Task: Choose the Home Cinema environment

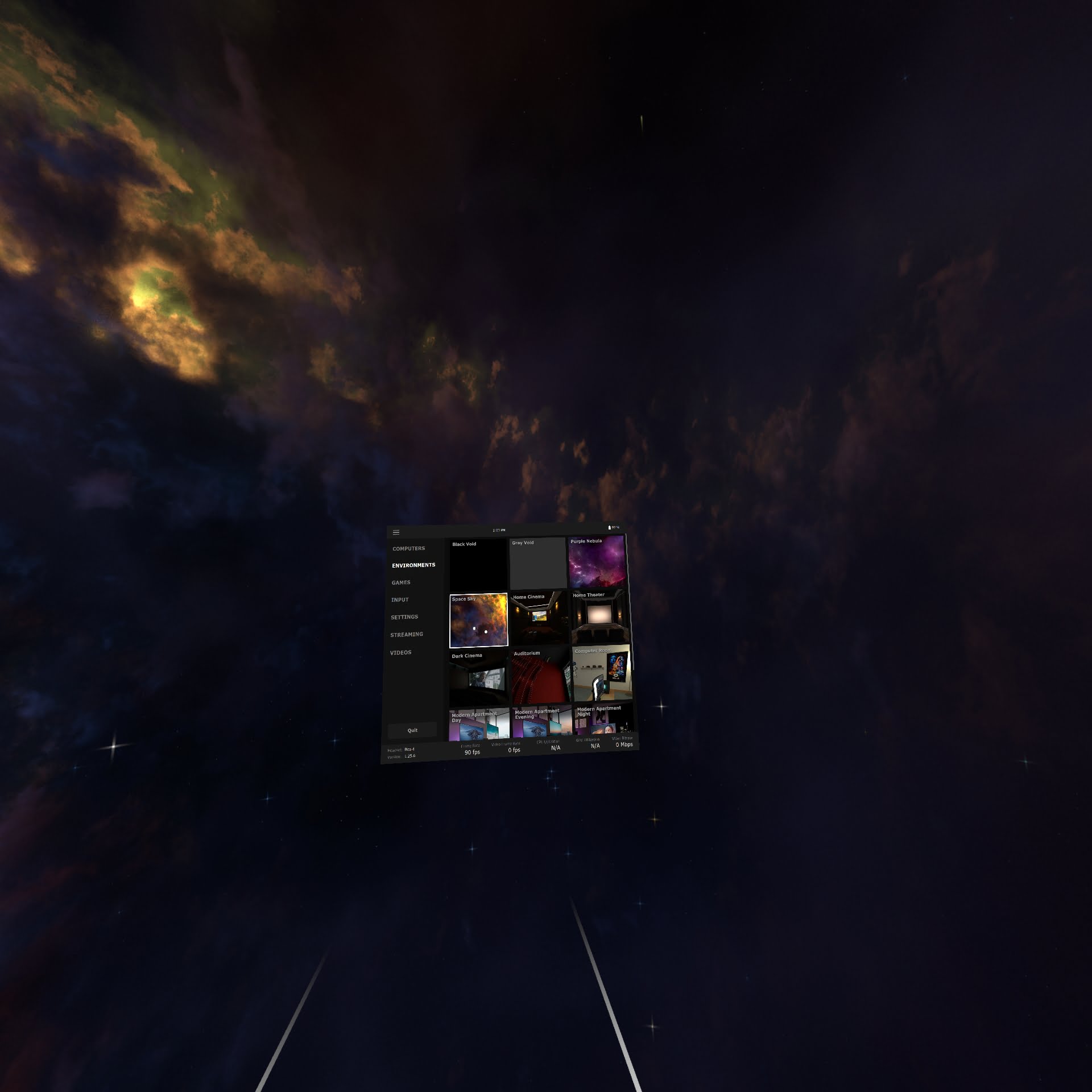Action: [x=539, y=619]
